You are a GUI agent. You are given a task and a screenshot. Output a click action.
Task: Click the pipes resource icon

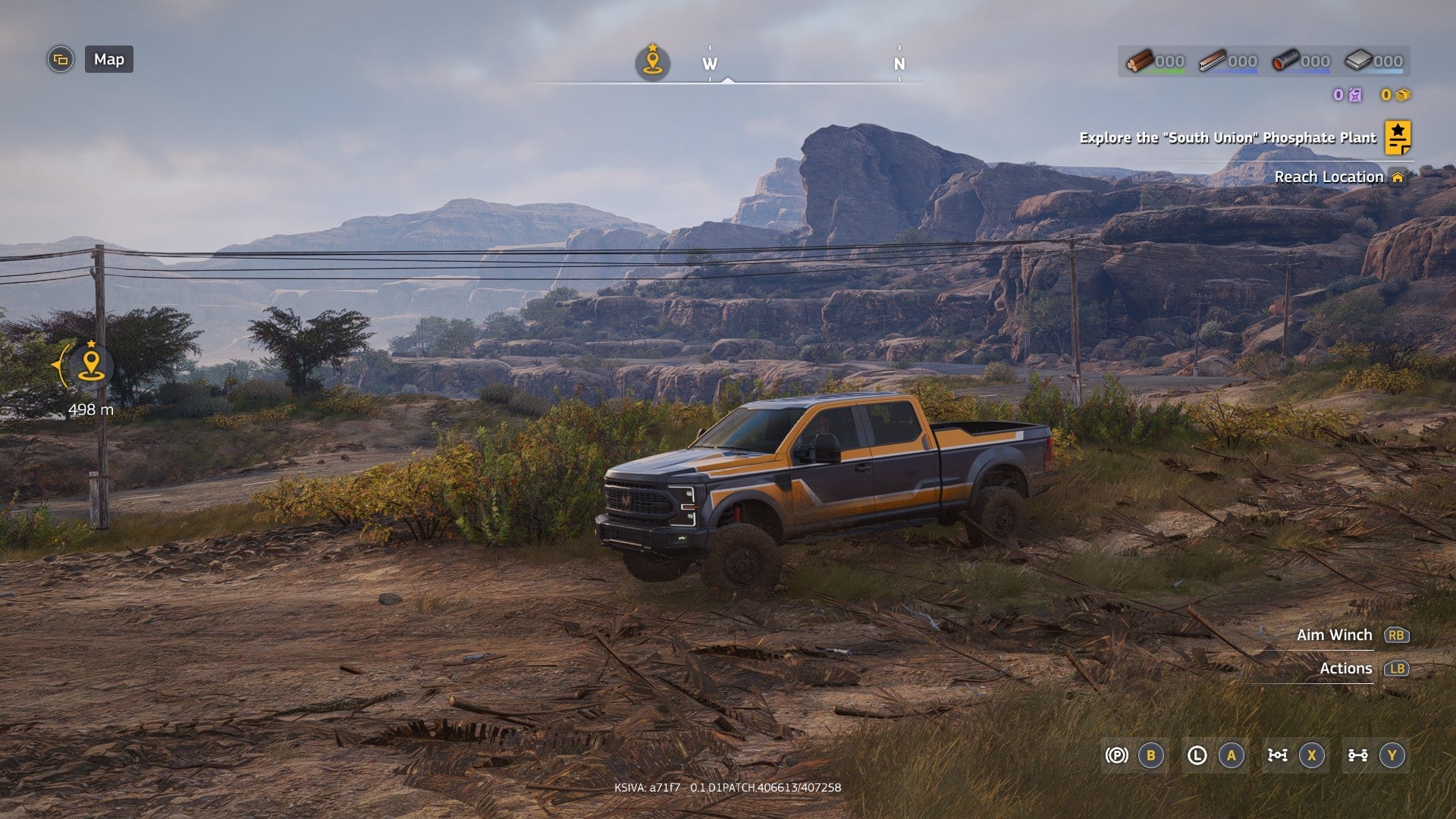tap(1287, 60)
